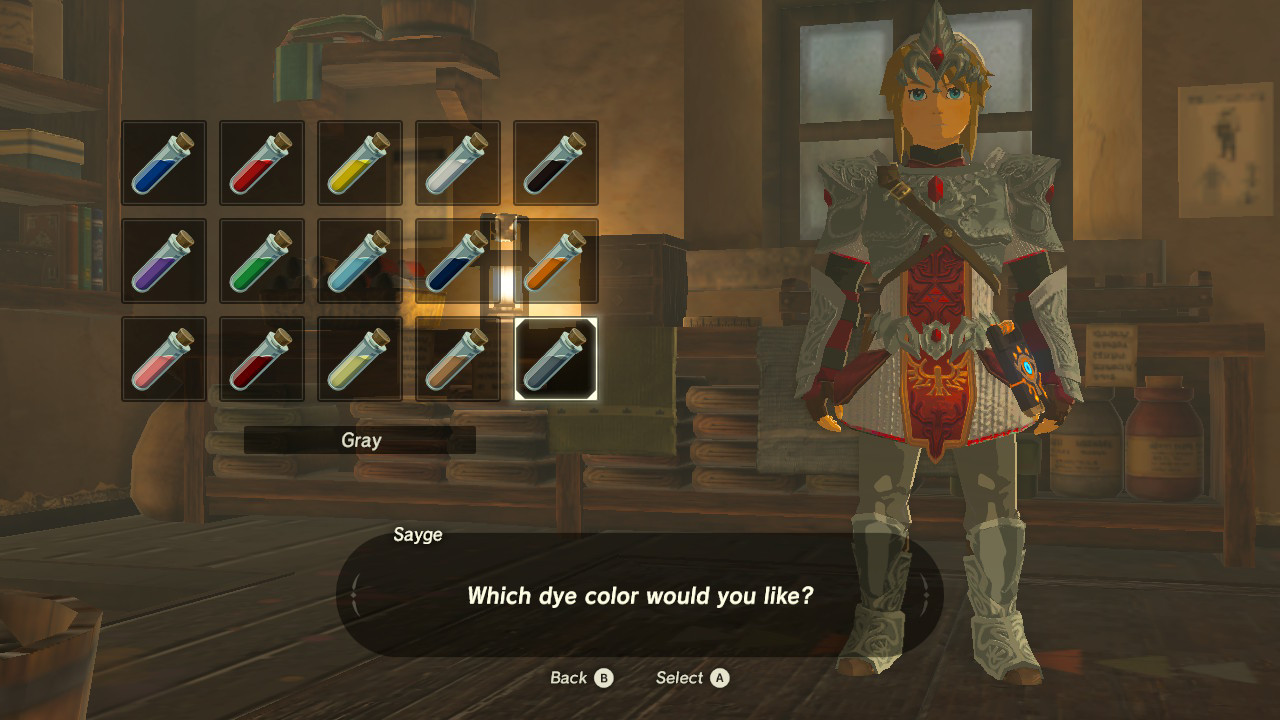The width and height of the screenshot is (1280, 720).
Task: Select the Crimson dye vial
Action: pos(261,358)
